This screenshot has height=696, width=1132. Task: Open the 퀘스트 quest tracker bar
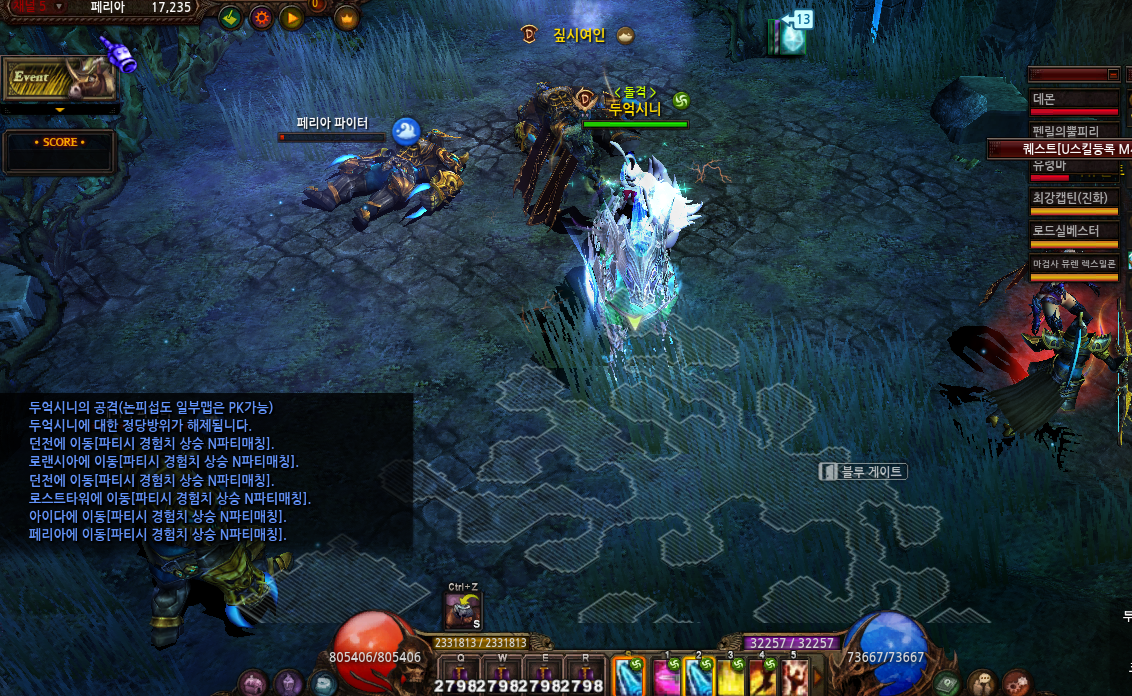[x=1061, y=149]
